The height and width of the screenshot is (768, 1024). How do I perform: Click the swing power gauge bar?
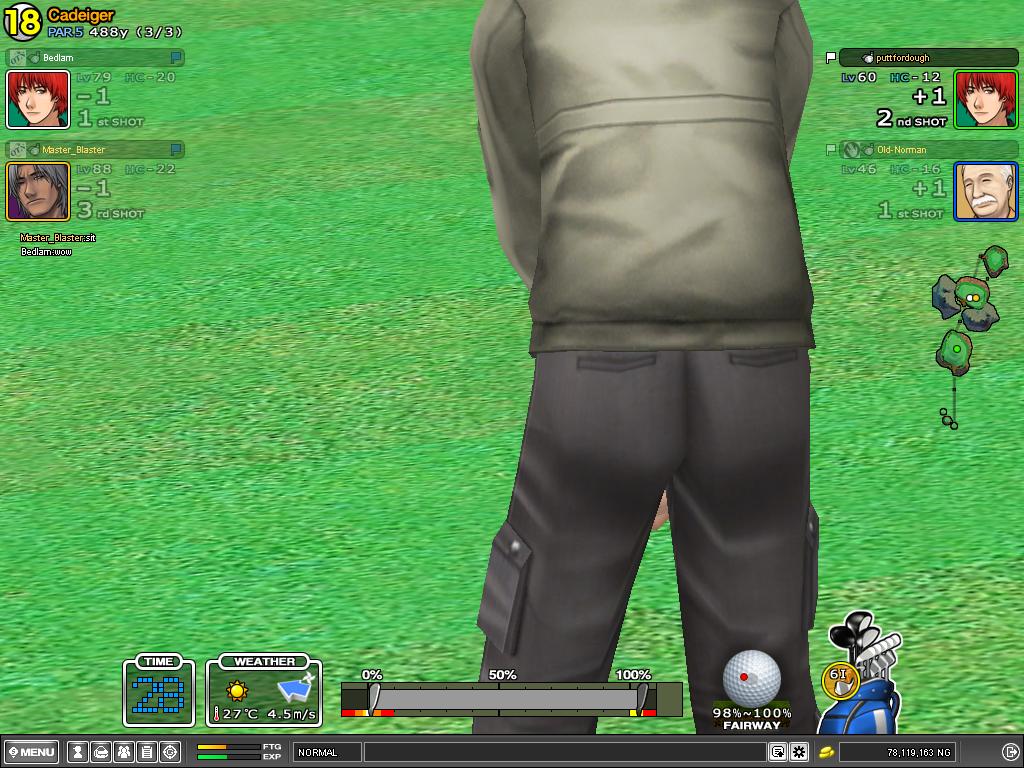tap(511, 697)
